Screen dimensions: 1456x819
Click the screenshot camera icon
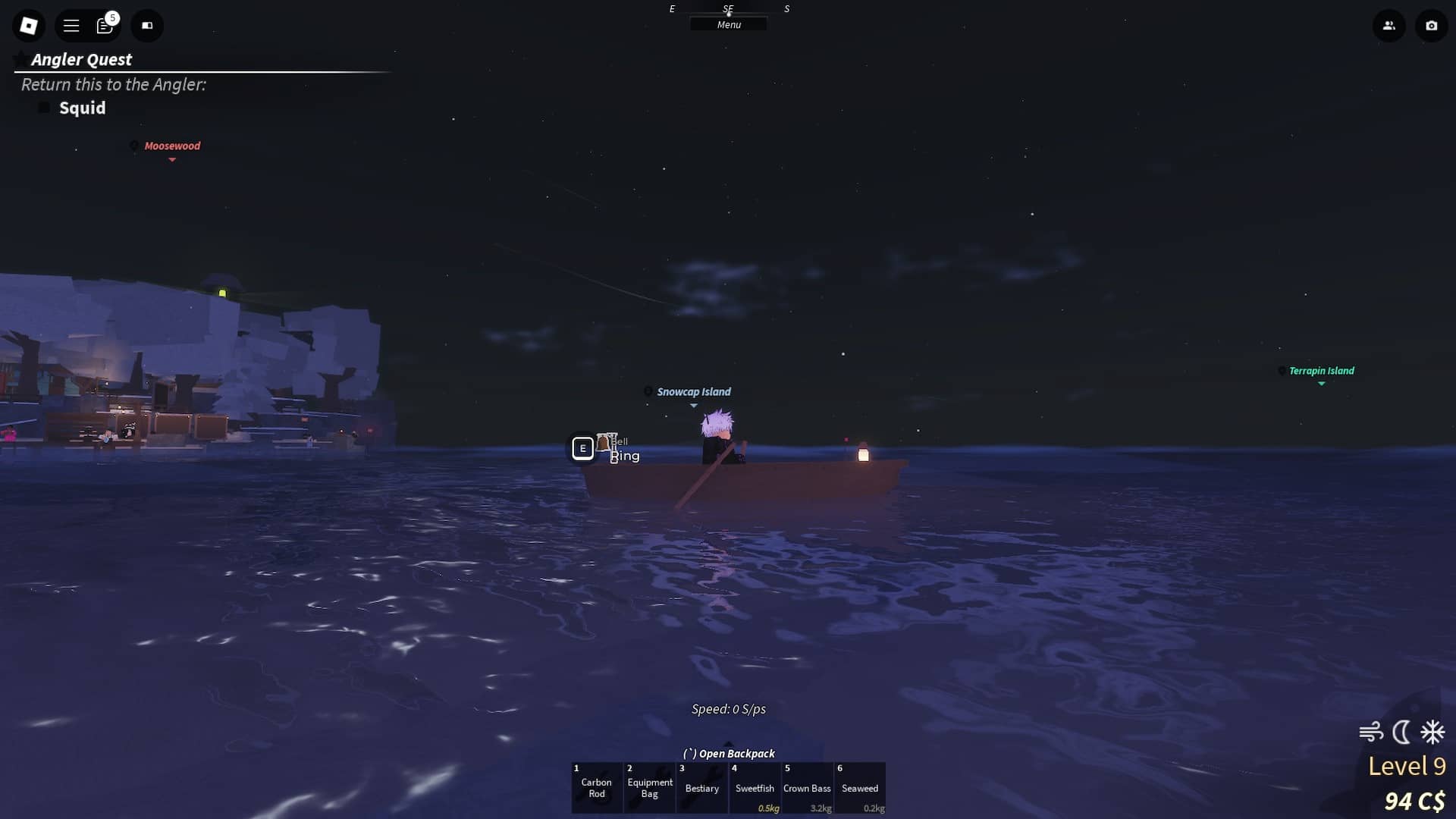(1431, 25)
